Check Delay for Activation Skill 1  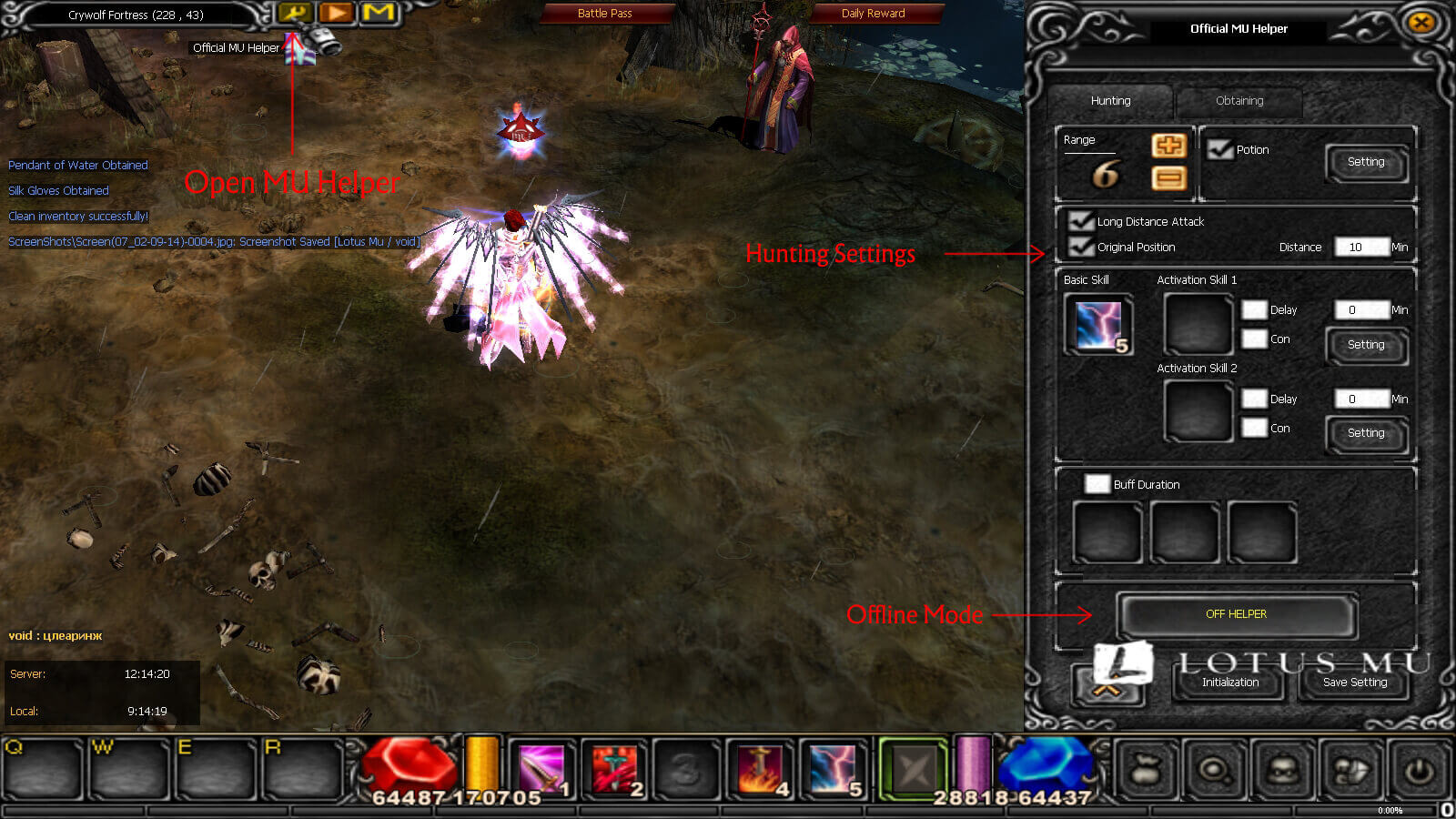click(1254, 309)
